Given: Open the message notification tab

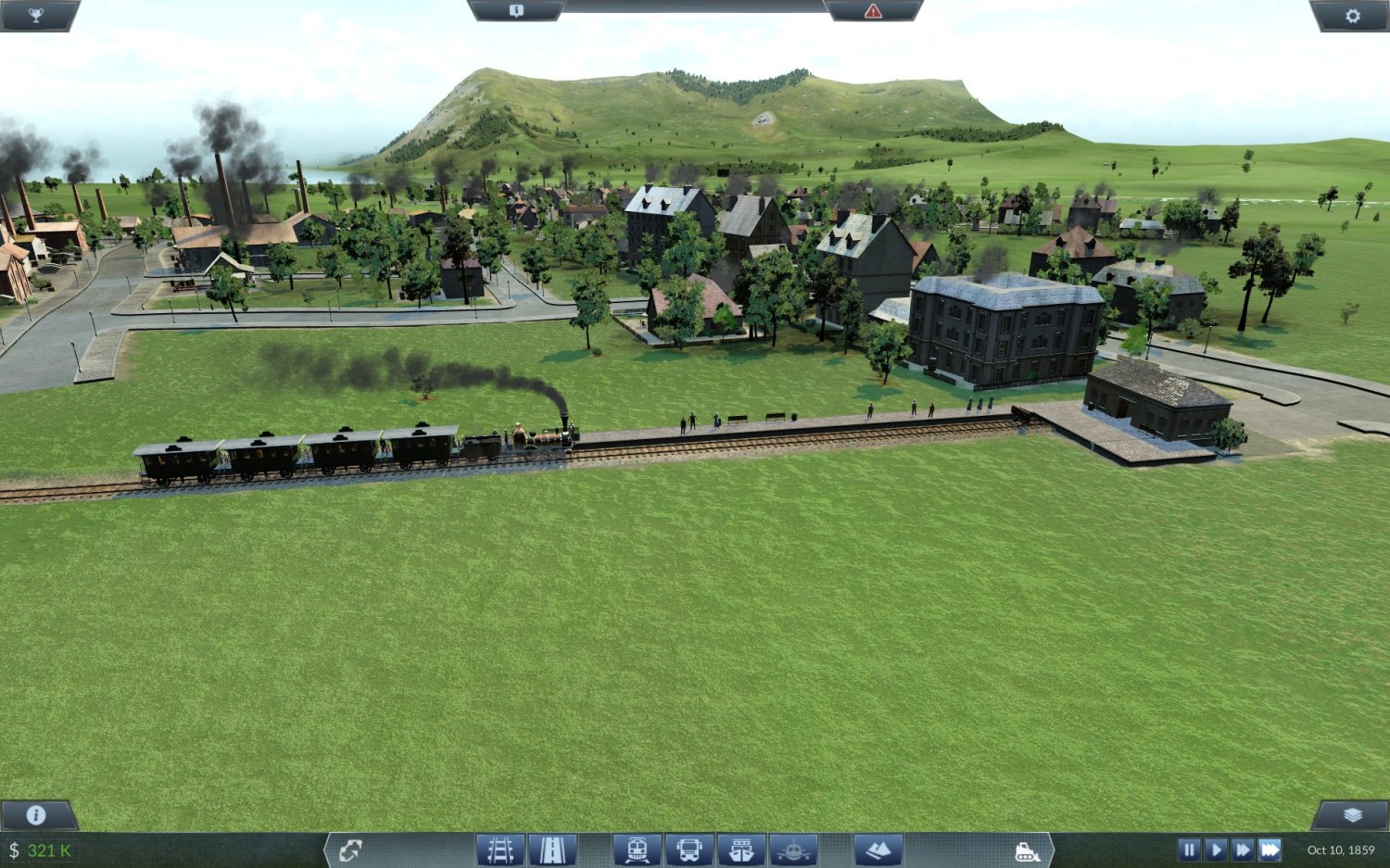Looking at the screenshot, I should [516, 10].
